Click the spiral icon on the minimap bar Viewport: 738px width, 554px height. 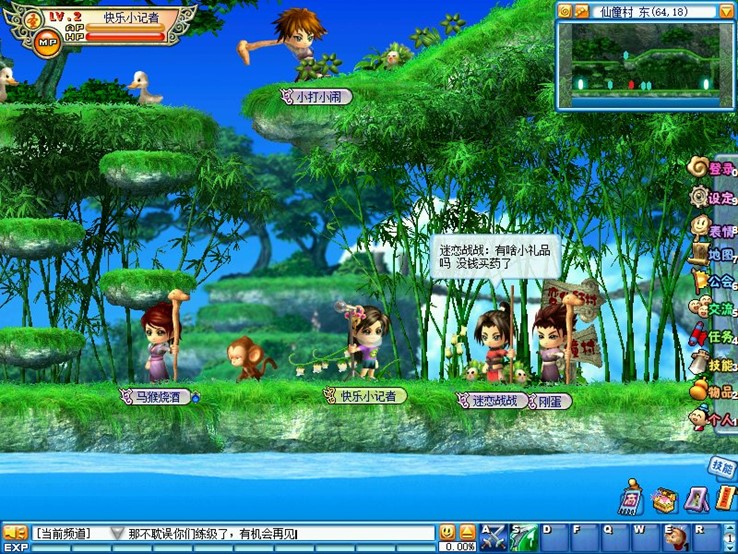pos(565,11)
